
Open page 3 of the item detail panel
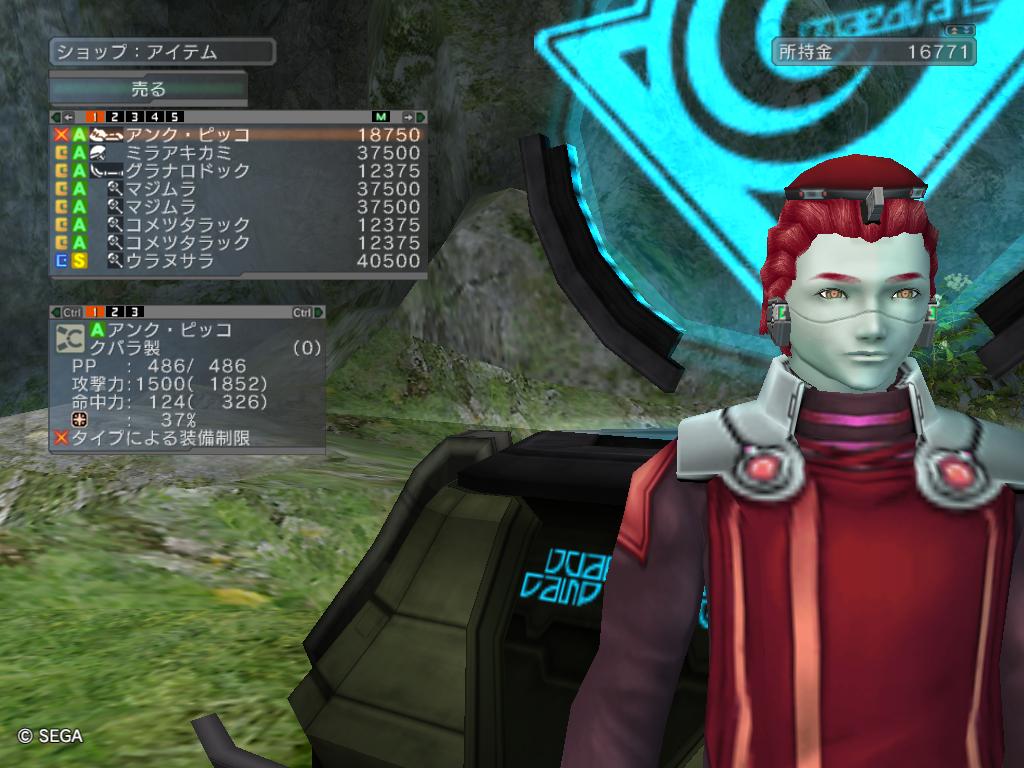pos(135,312)
